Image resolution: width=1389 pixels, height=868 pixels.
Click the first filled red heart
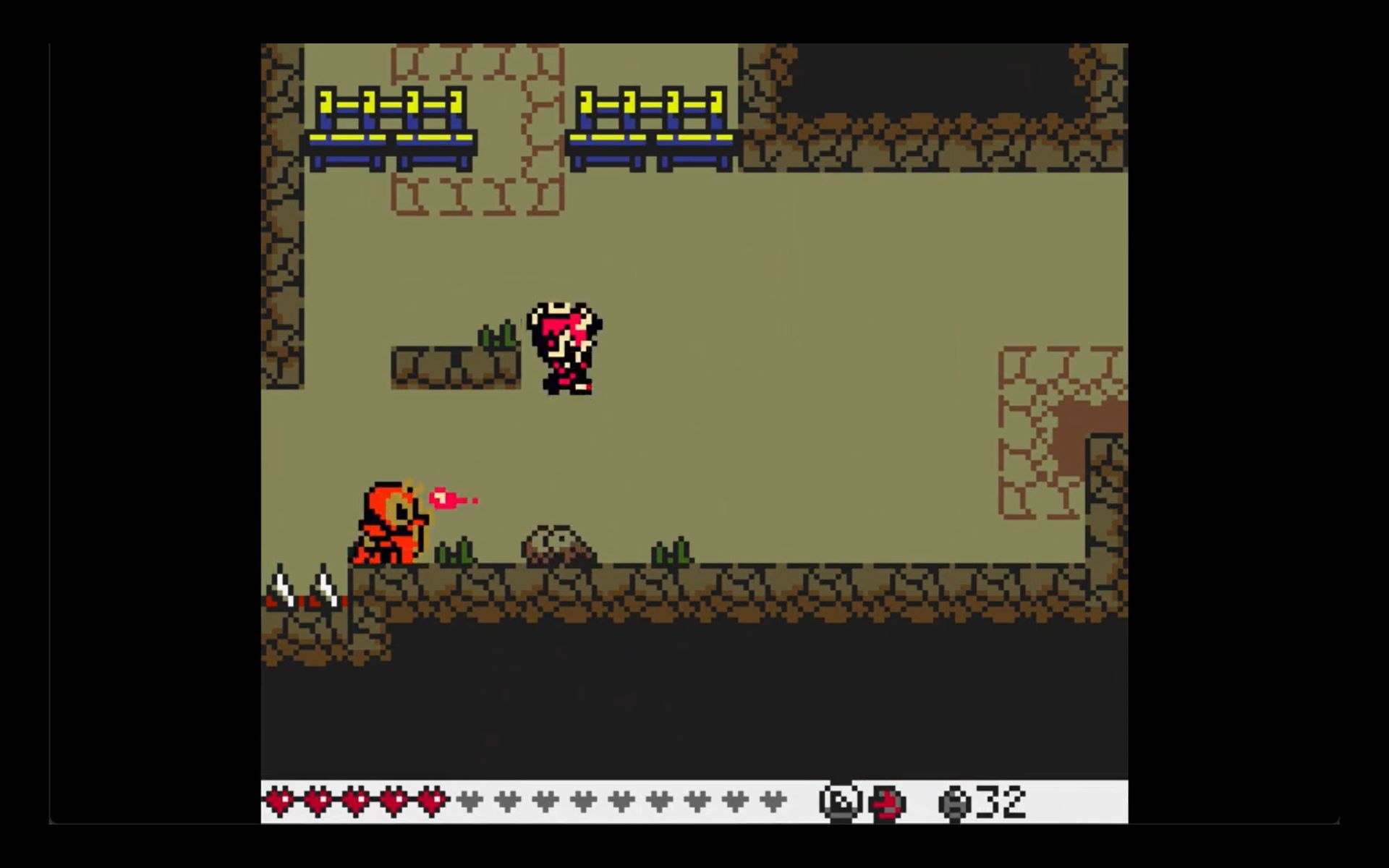tap(281, 800)
